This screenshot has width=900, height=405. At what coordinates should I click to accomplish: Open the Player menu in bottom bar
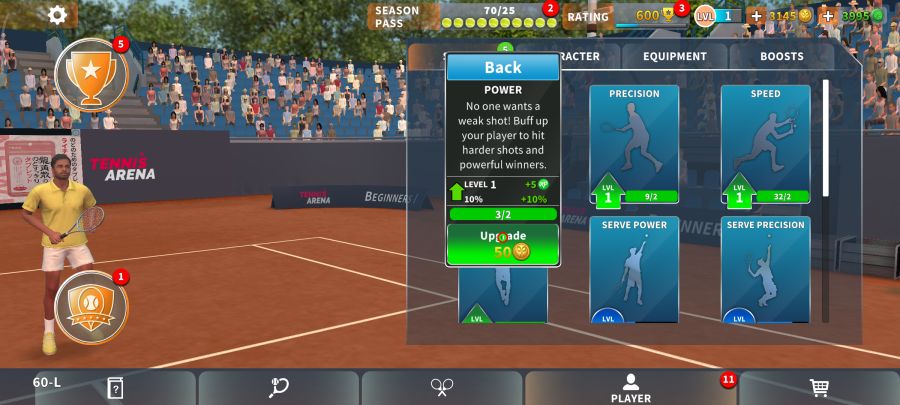coord(631,388)
